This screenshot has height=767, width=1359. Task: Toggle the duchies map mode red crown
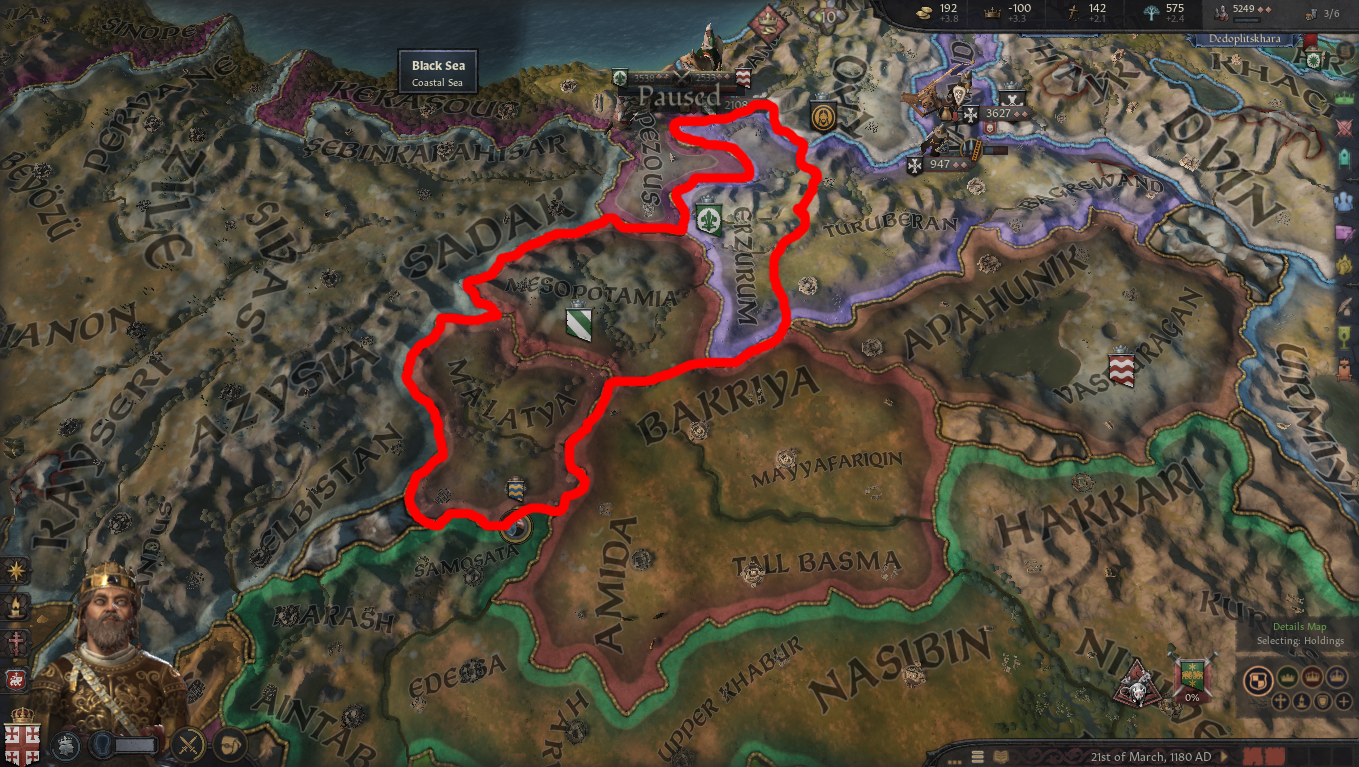(x=1312, y=676)
